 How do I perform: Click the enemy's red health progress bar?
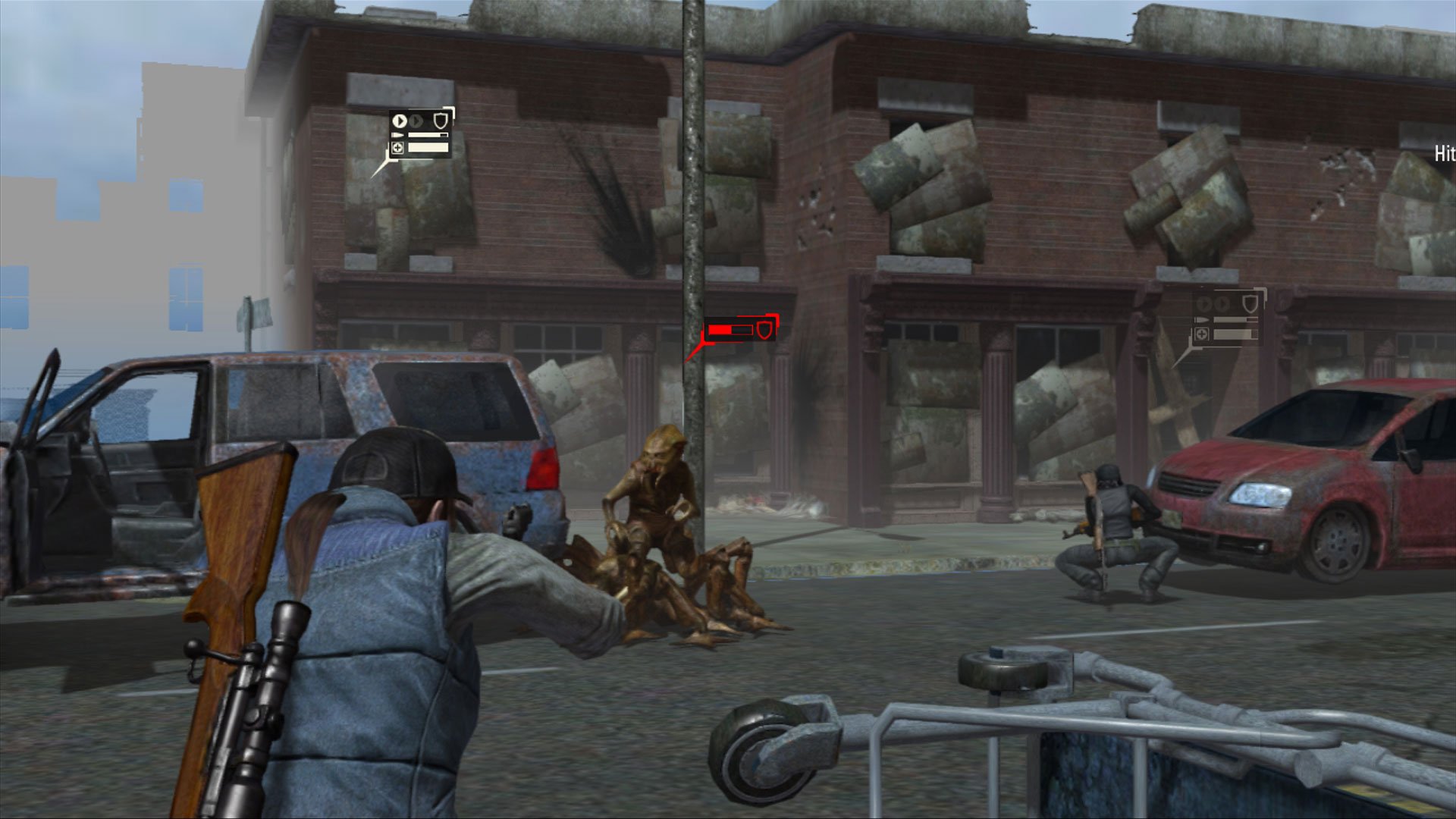coord(730,329)
